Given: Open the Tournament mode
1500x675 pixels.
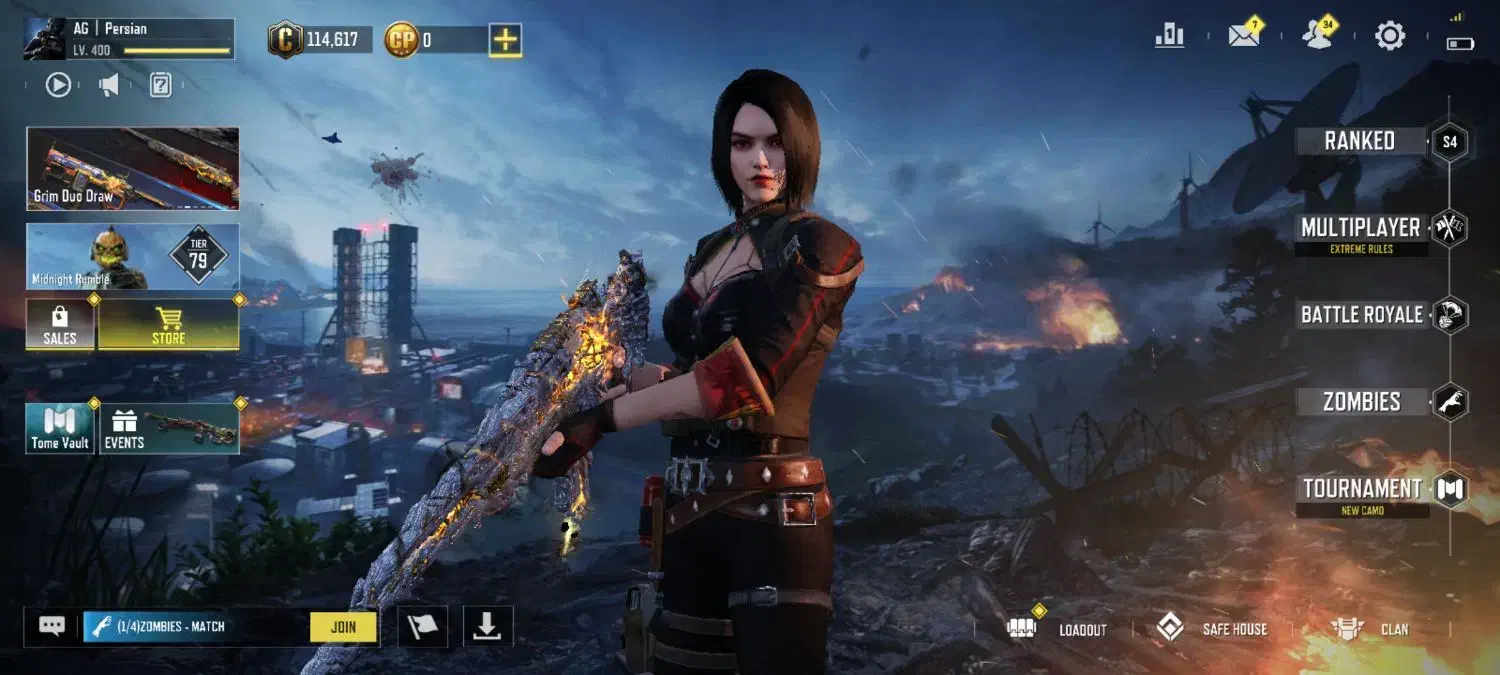Looking at the screenshot, I should point(1362,490).
